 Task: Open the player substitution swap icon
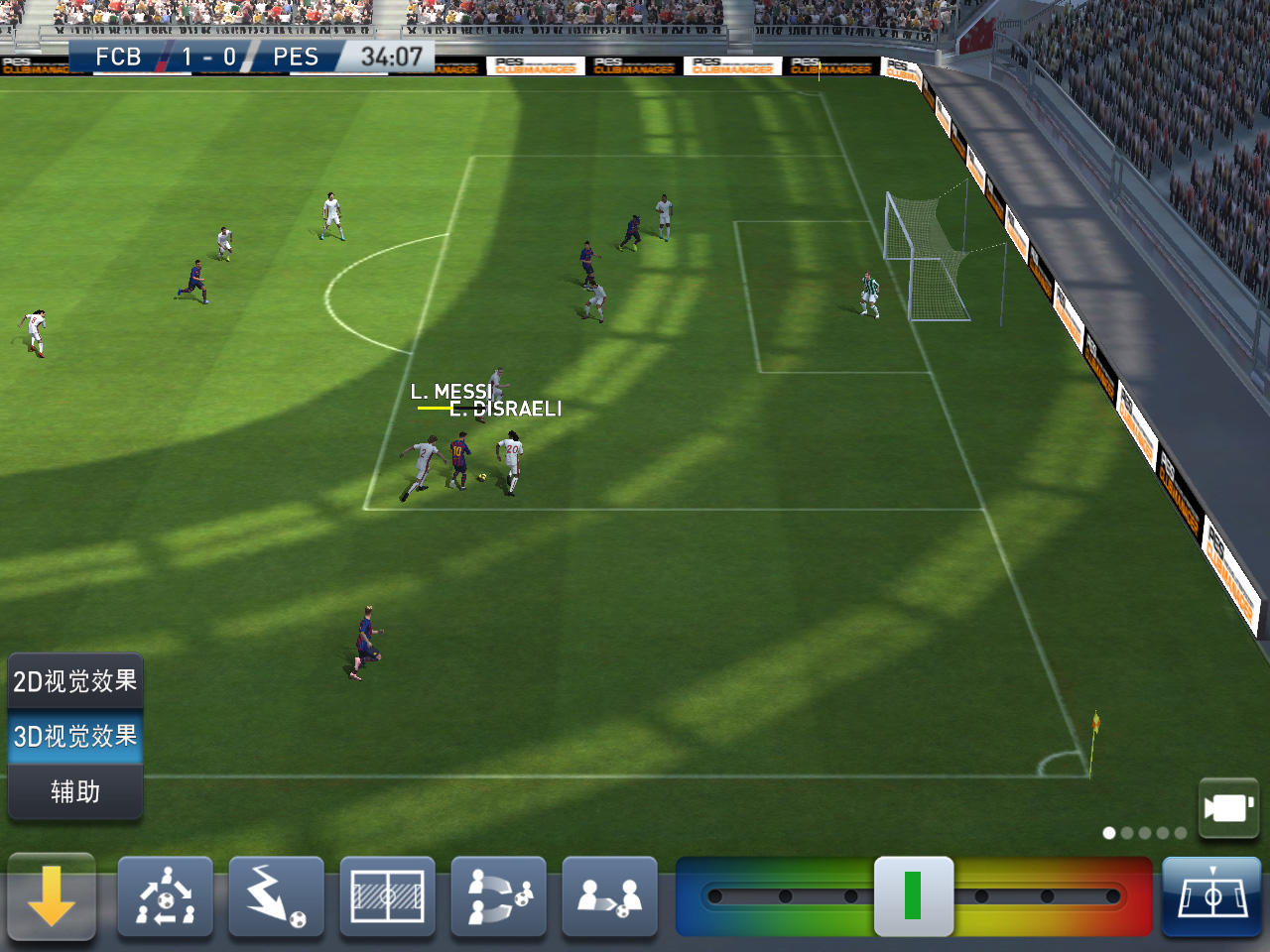click(x=499, y=897)
